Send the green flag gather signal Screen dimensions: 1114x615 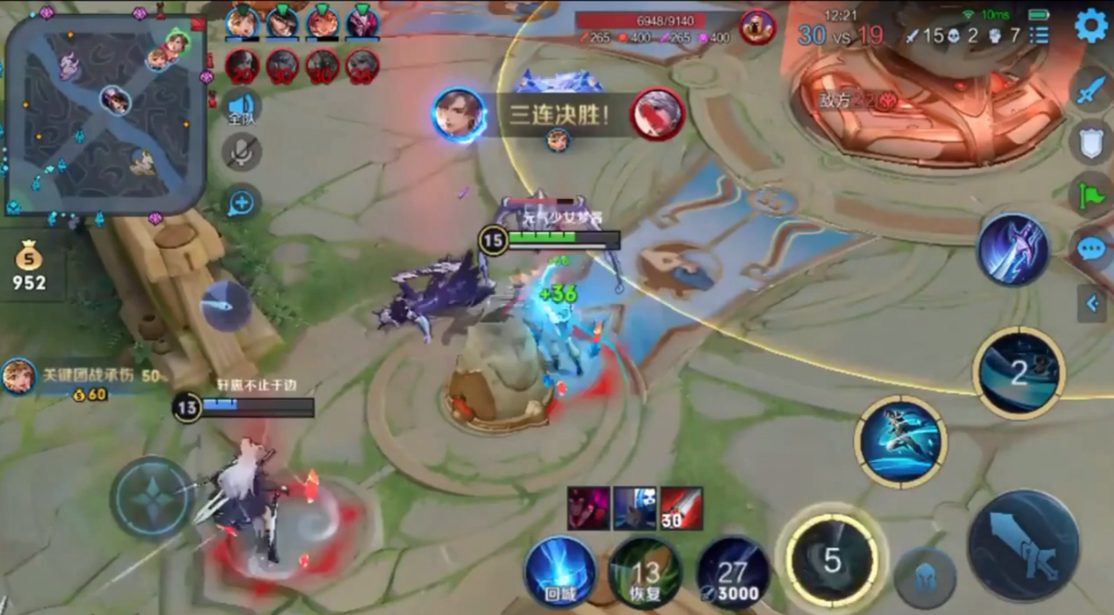[x=1090, y=194]
